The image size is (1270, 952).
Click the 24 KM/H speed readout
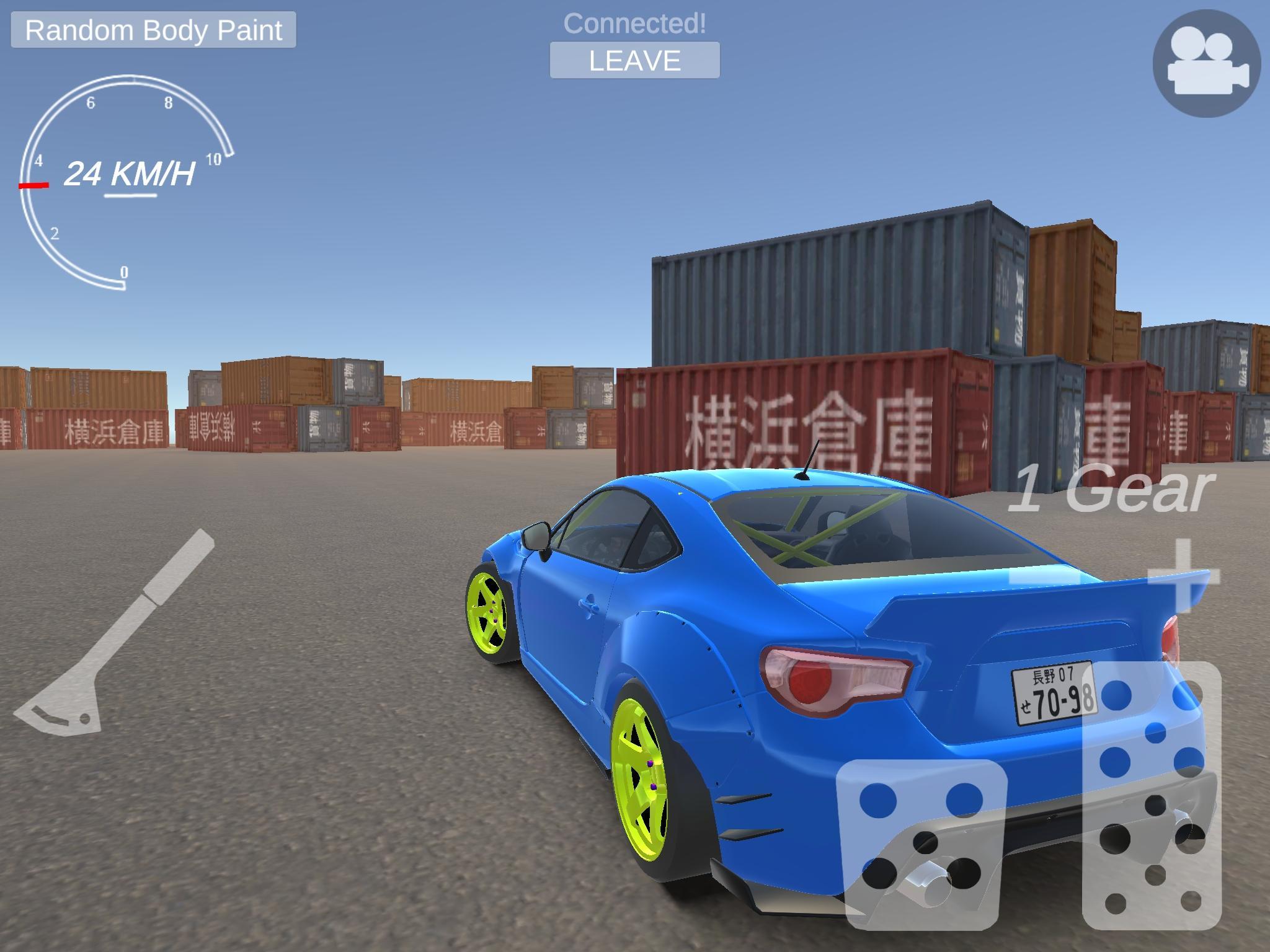click(x=131, y=175)
